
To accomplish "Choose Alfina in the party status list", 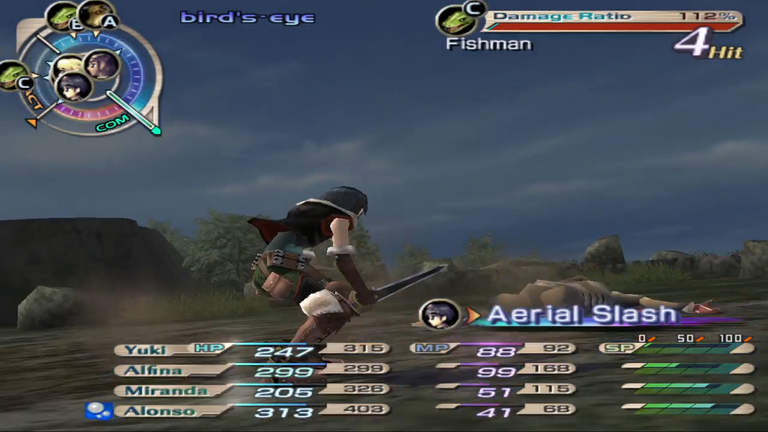I will click(150, 369).
